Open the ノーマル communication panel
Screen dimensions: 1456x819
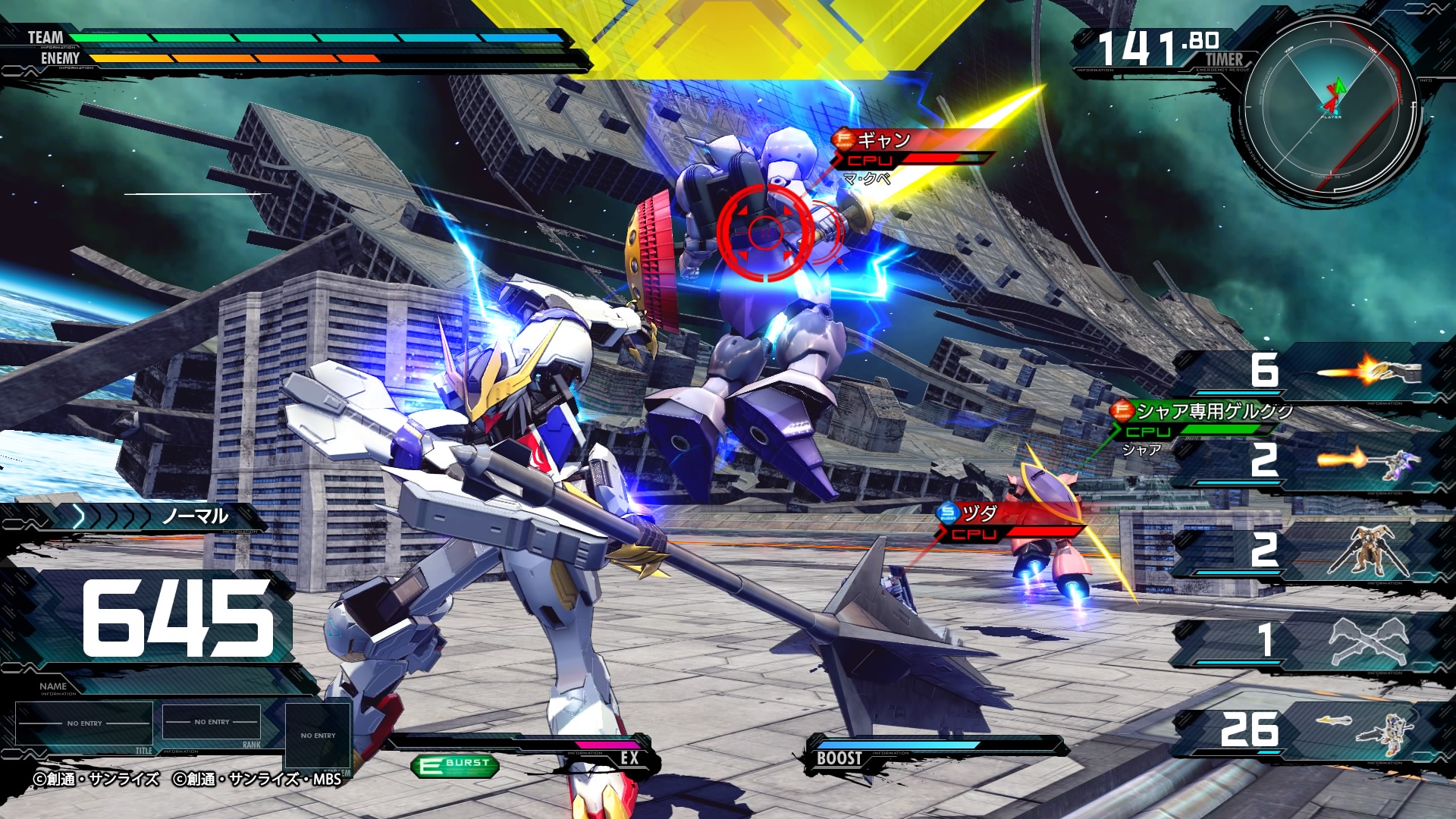point(152,517)
